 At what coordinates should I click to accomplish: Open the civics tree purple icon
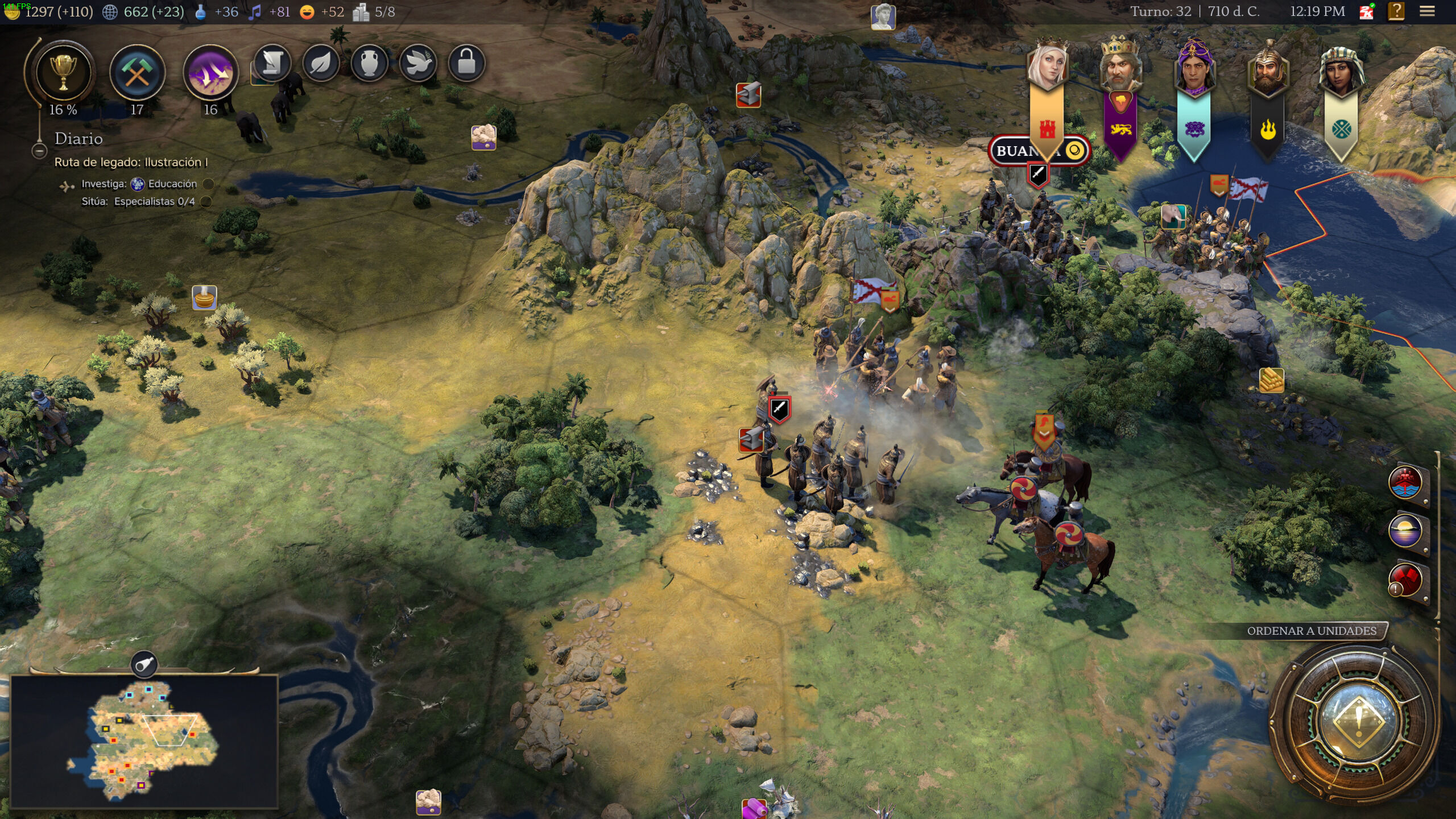click(x=210, y=73)
